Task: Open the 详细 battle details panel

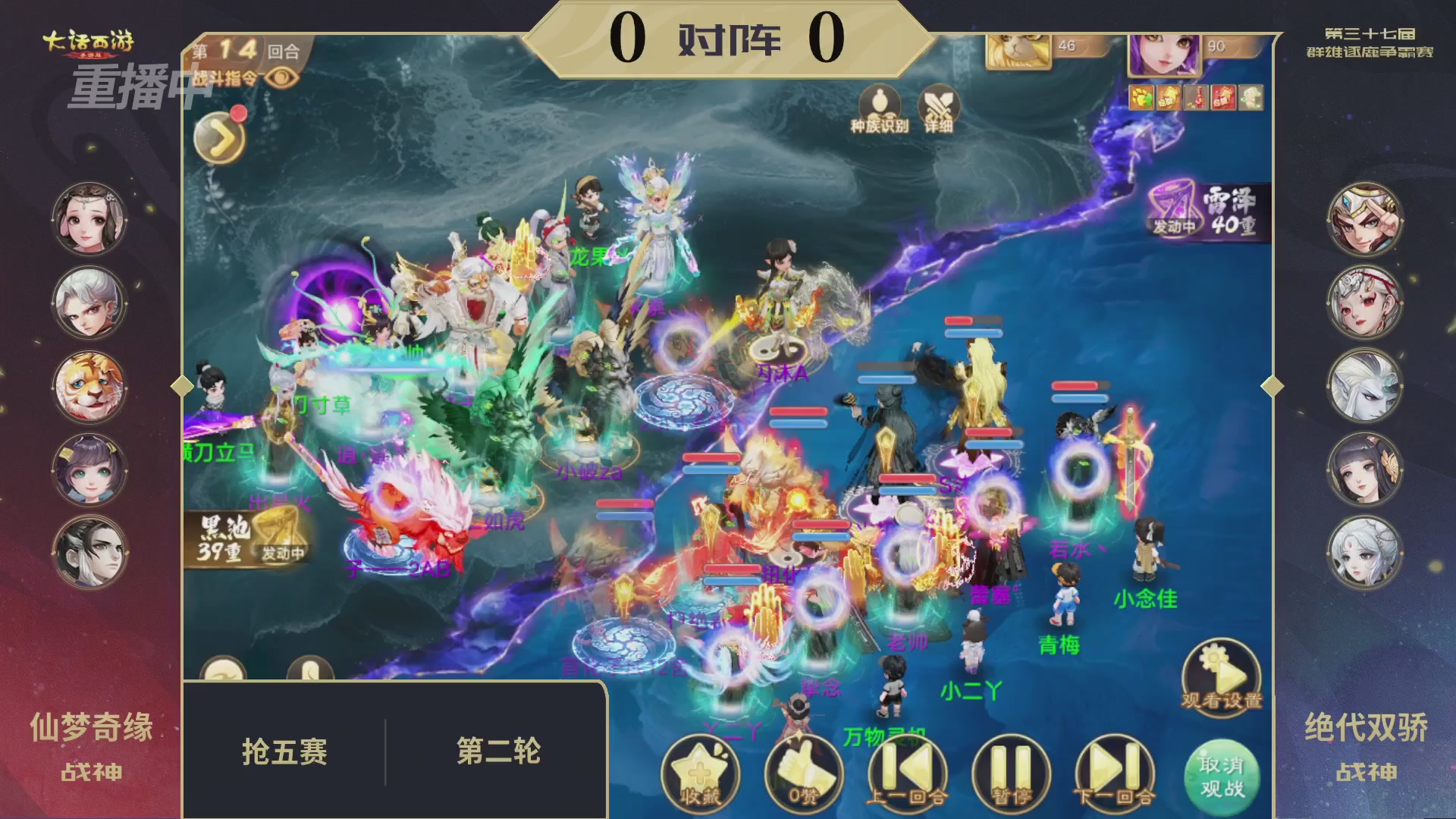Action: click(x=939, y=106)
